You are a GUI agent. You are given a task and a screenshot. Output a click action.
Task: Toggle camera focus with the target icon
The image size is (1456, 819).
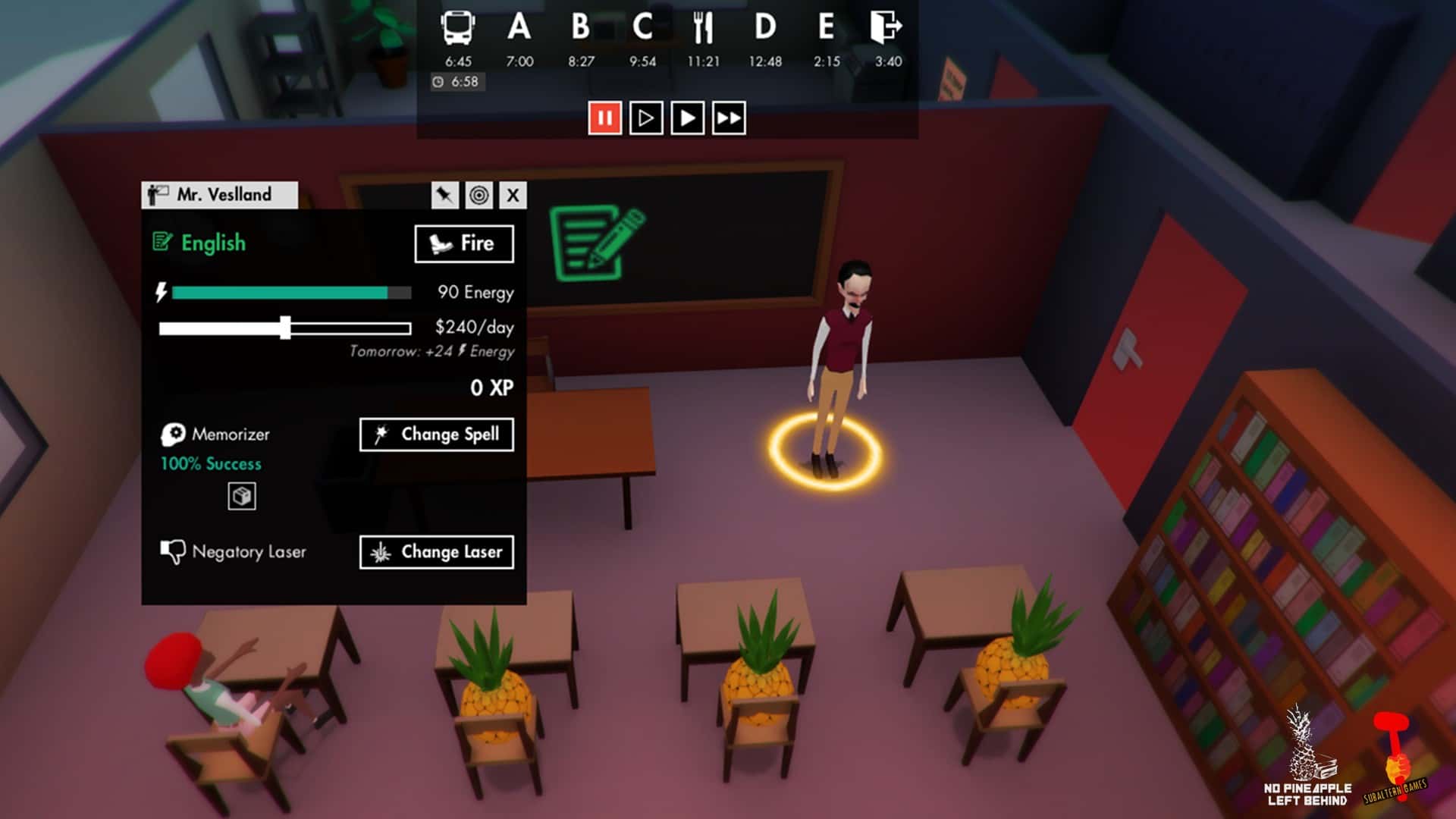(480, 195)
